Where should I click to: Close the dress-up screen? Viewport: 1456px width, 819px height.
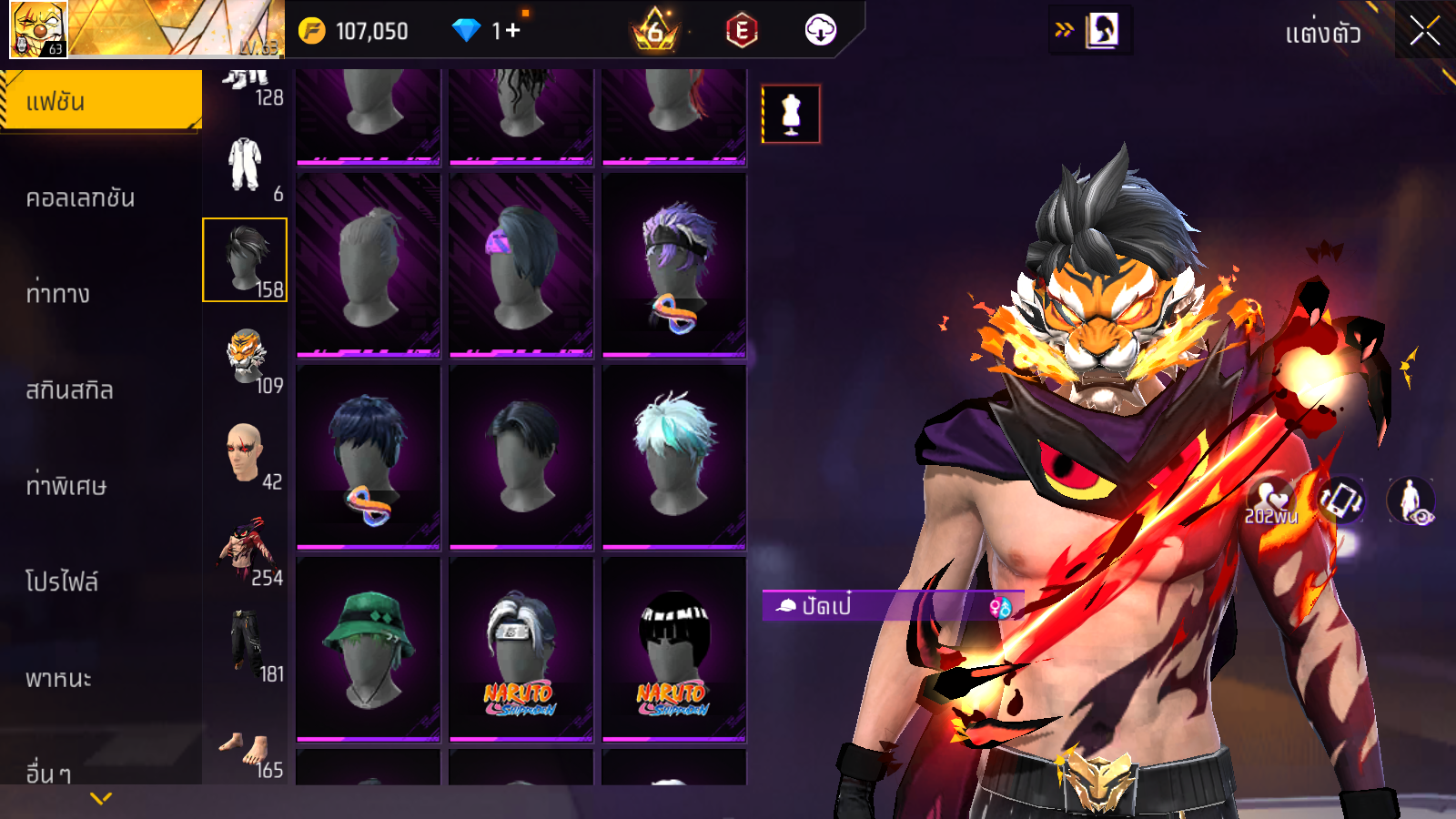[1424, 32]
